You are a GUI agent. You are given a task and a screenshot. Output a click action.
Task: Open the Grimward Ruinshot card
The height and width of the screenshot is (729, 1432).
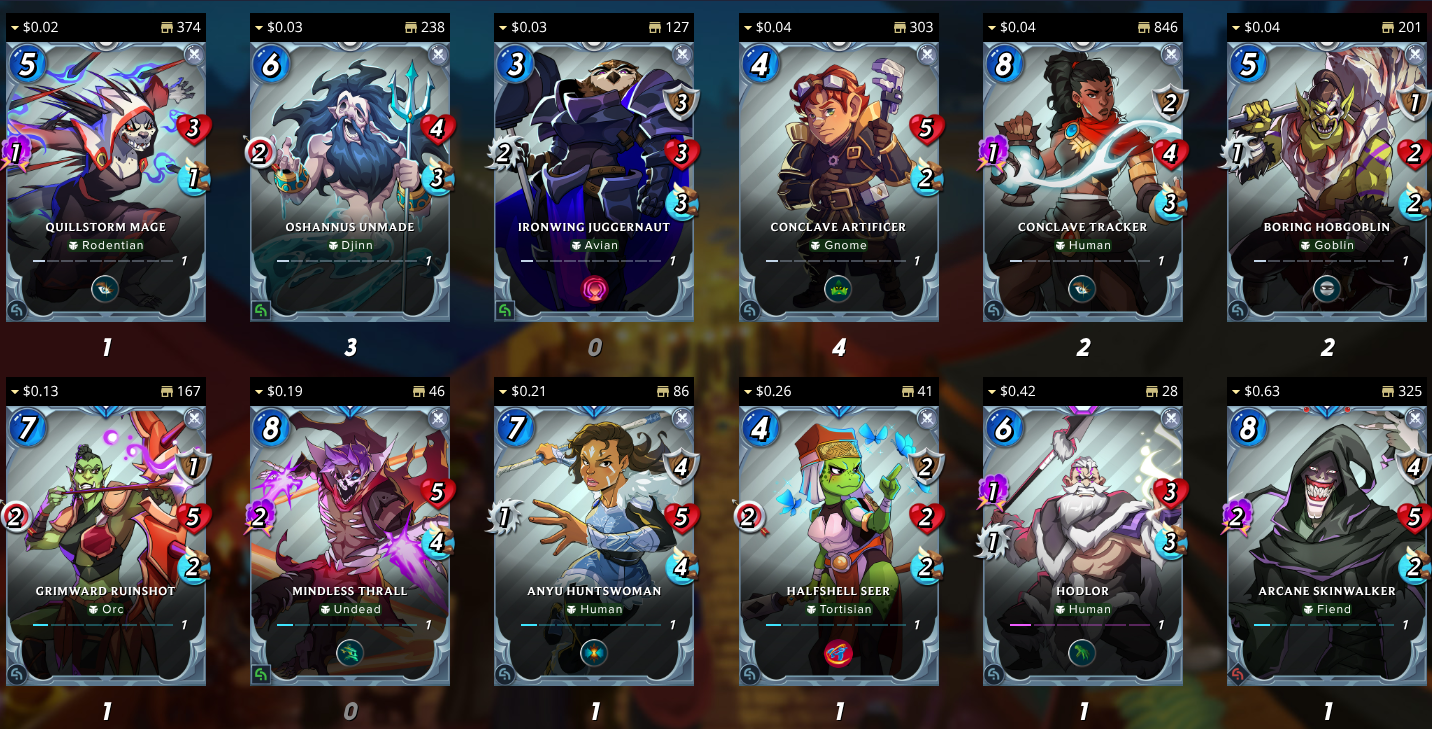click(x=106, y=544)
